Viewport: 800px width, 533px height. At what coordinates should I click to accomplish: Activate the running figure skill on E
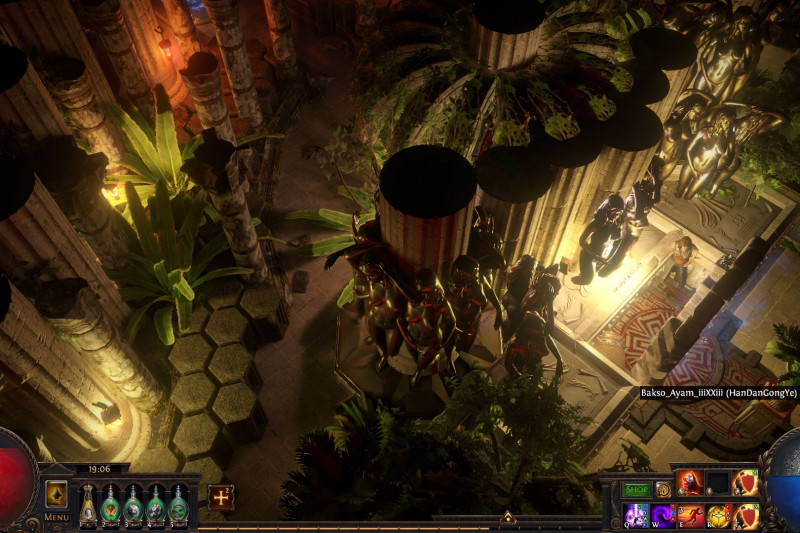tap(691, 516)
